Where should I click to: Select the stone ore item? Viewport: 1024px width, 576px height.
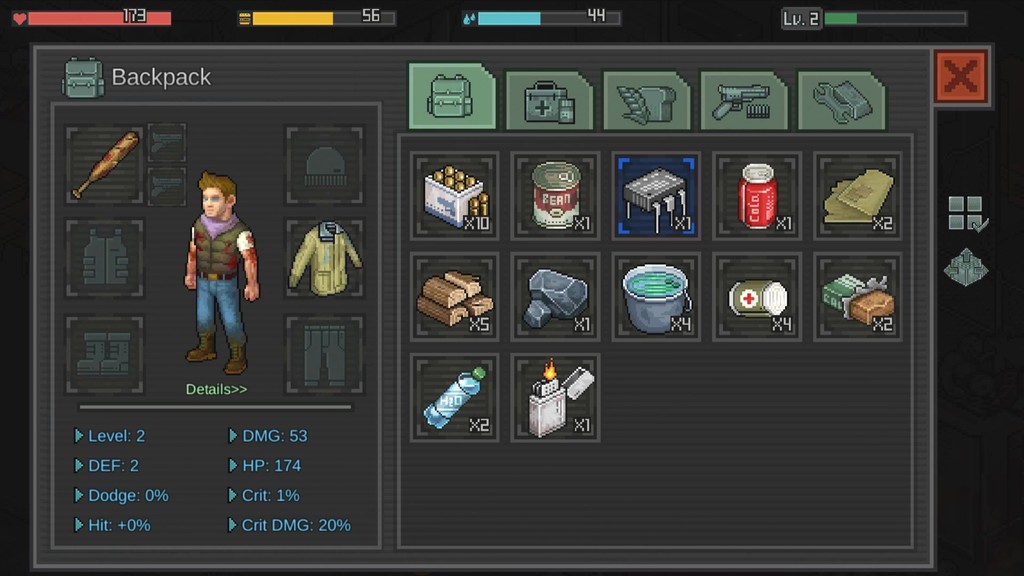pos(556,297)
